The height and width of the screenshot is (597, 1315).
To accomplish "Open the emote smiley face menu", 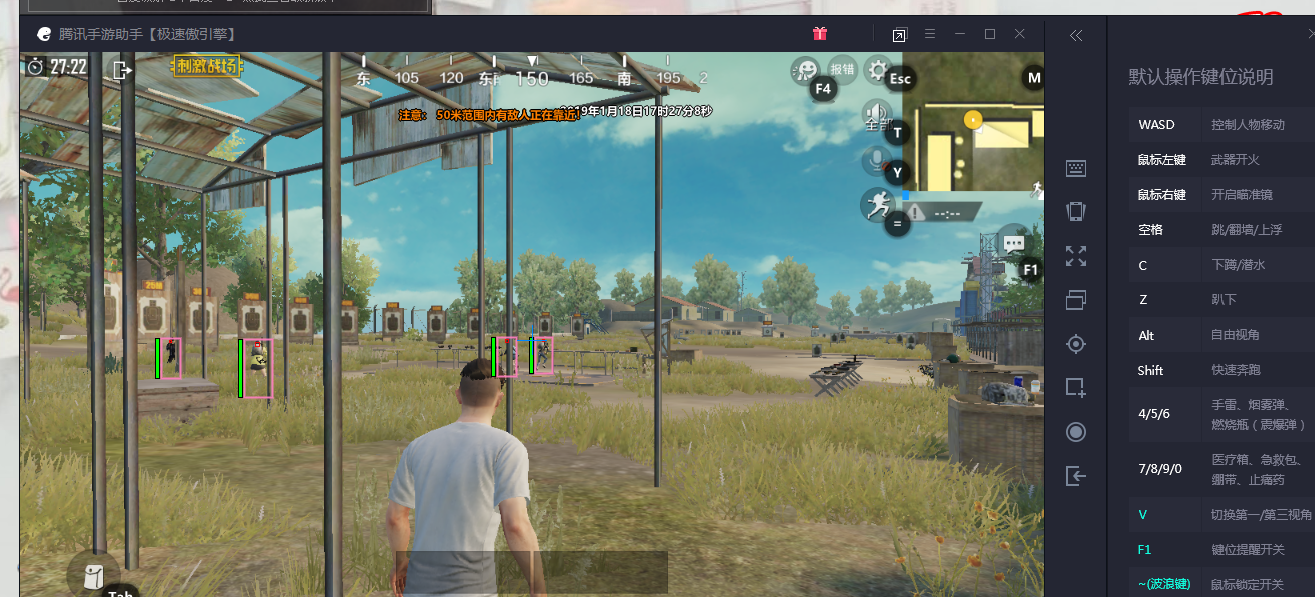I will [804, 69].
